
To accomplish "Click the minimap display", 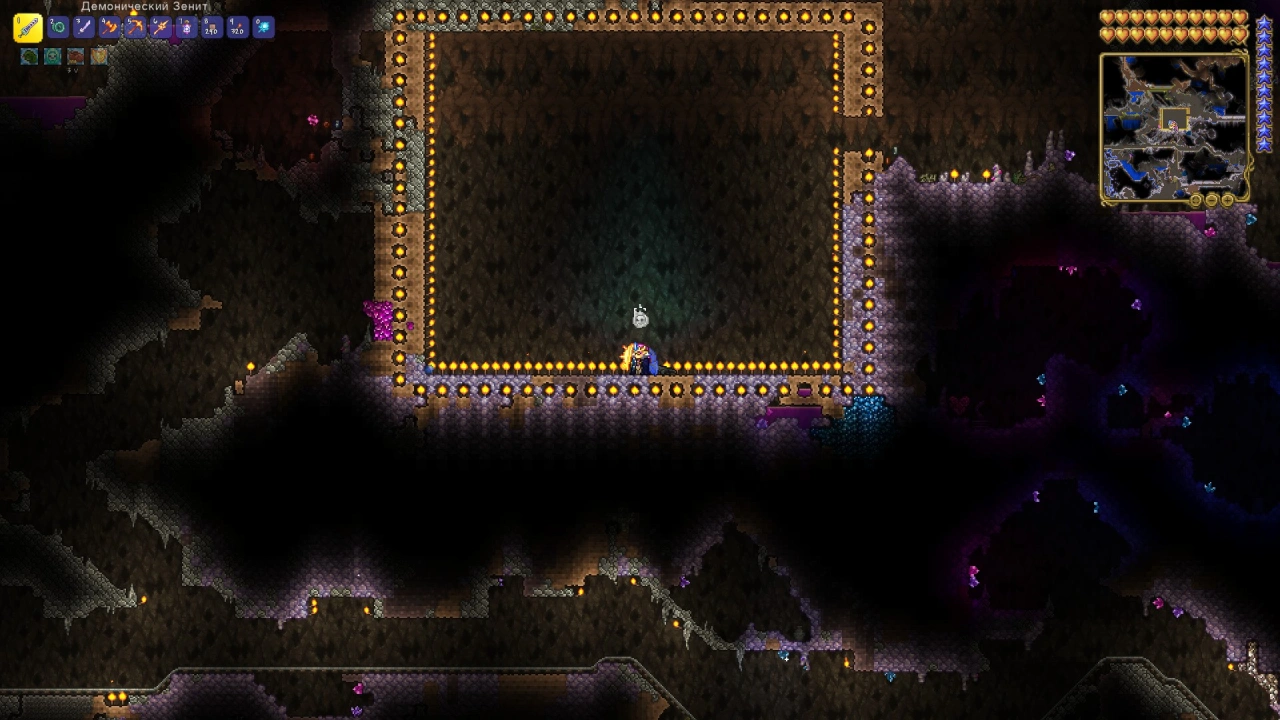I will 1174,124.
